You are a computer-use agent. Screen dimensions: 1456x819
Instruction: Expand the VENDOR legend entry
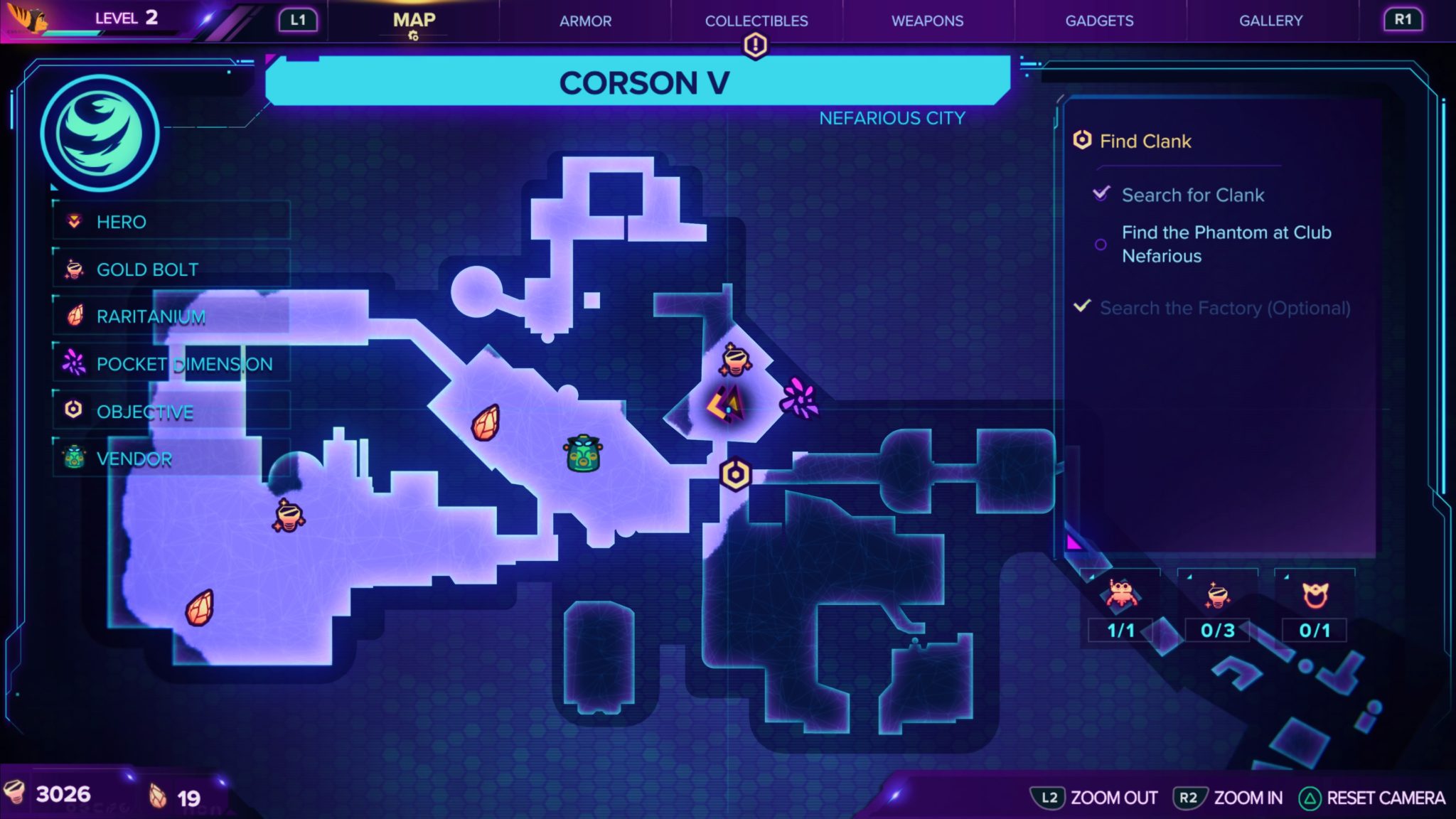pyautogui.click(x=171, y=459)
